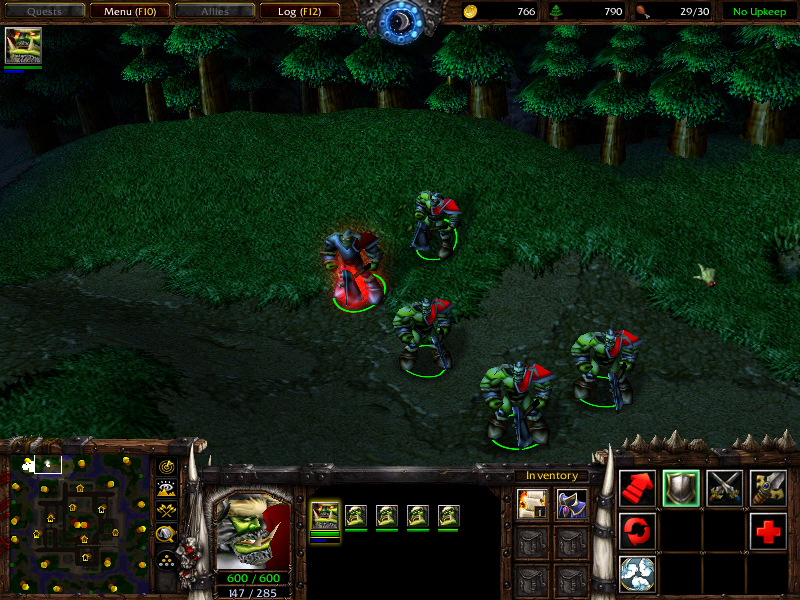Issue the Move command (red arrow)
The image size is (800, 600).
pyautogui.click(x=638, y=488)
